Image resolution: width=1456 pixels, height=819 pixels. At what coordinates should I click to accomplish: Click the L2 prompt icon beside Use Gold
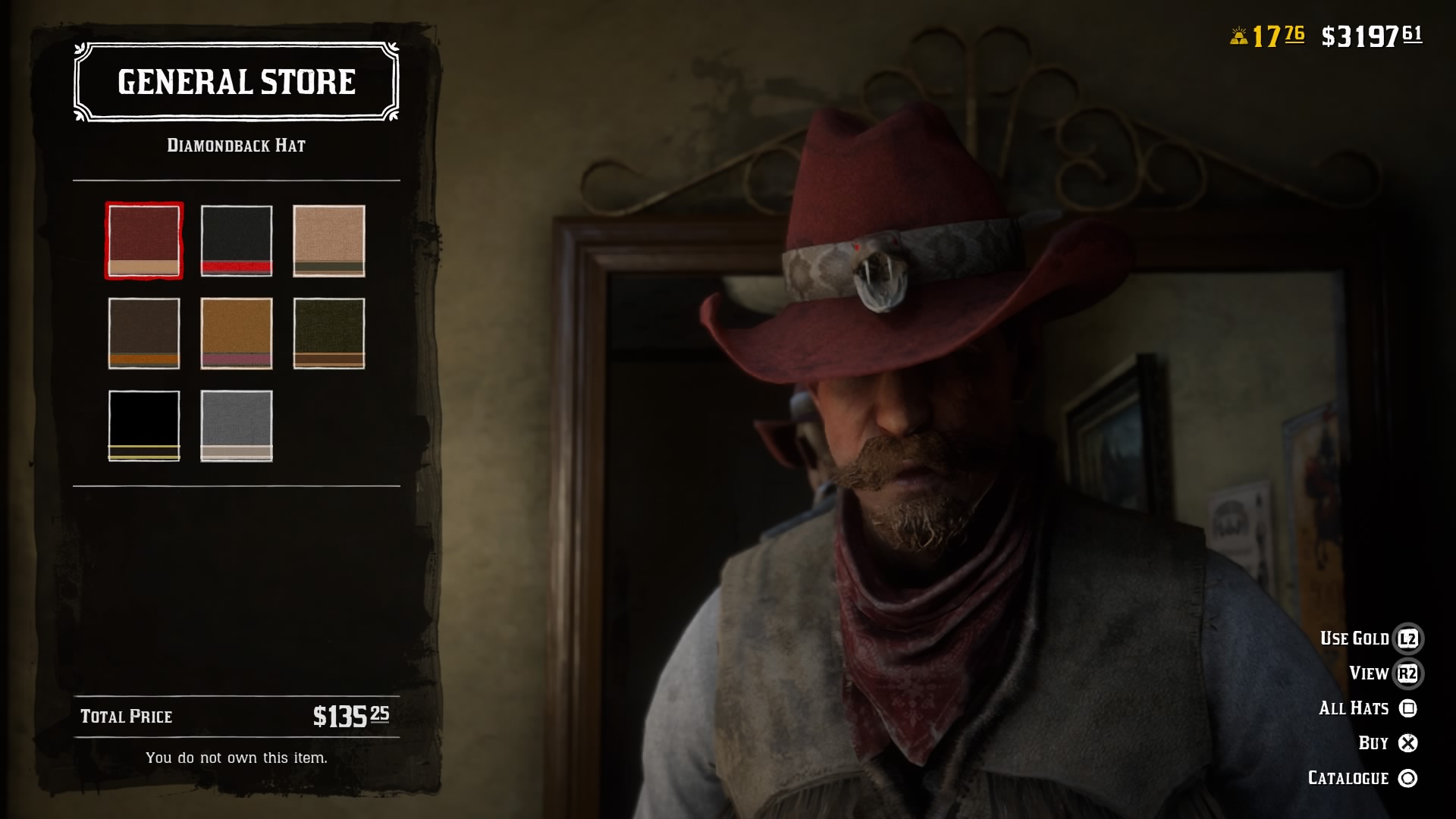[1408, 638]
